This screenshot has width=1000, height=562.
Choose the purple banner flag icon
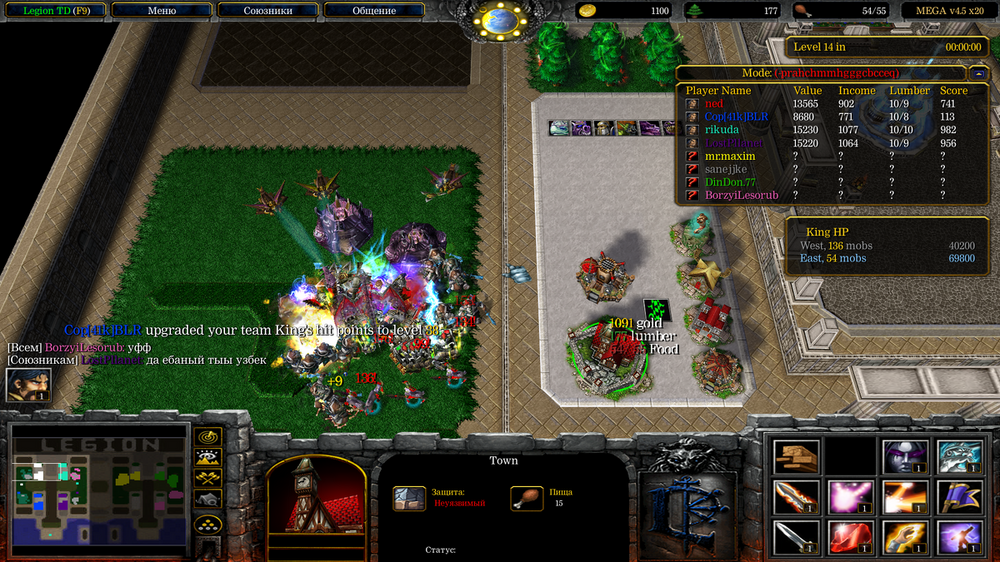click(958, 497)
